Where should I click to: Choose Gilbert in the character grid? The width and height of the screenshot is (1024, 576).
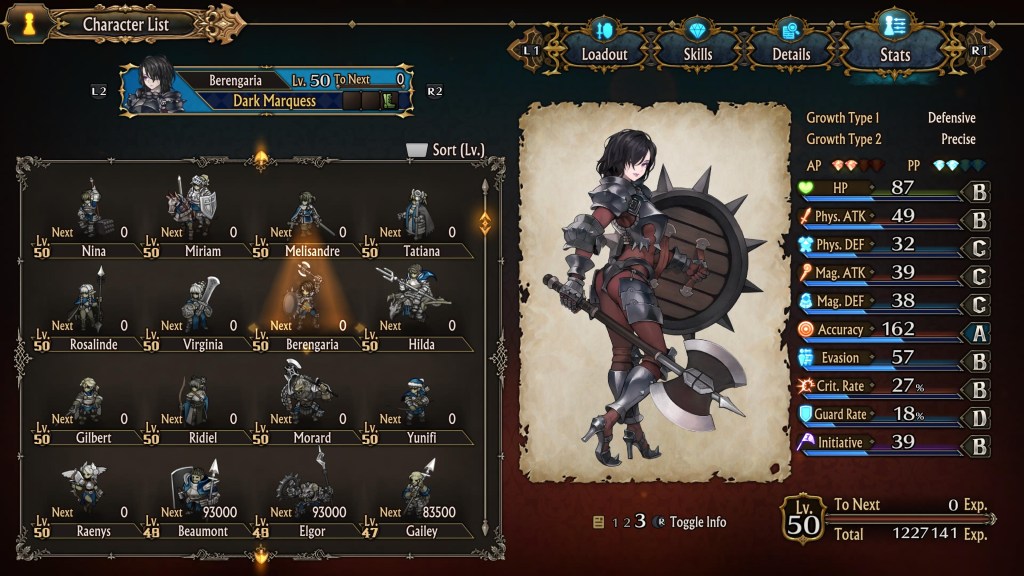(x=92, y=407)
